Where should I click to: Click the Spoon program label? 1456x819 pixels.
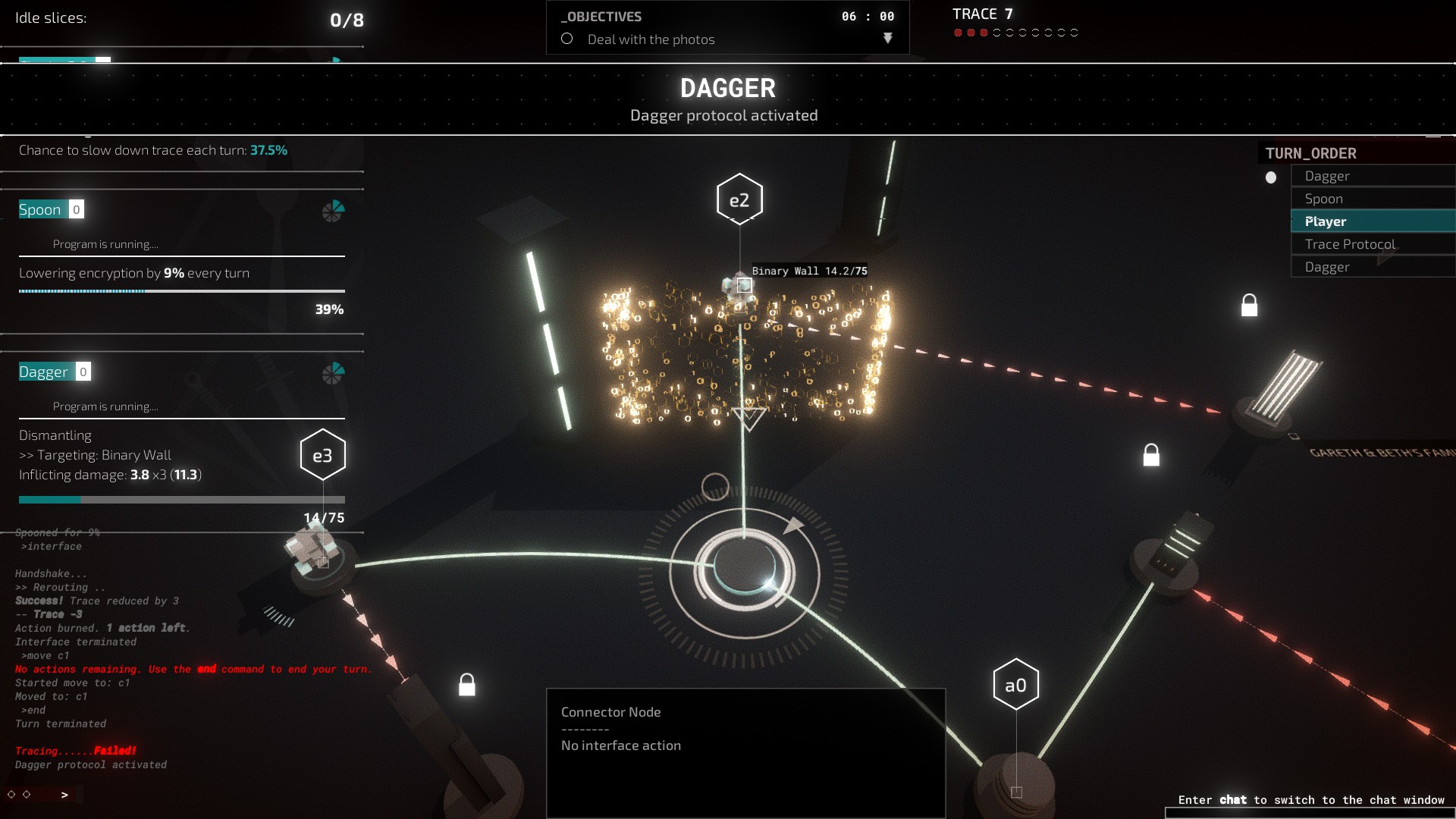(x=40, y=210)
